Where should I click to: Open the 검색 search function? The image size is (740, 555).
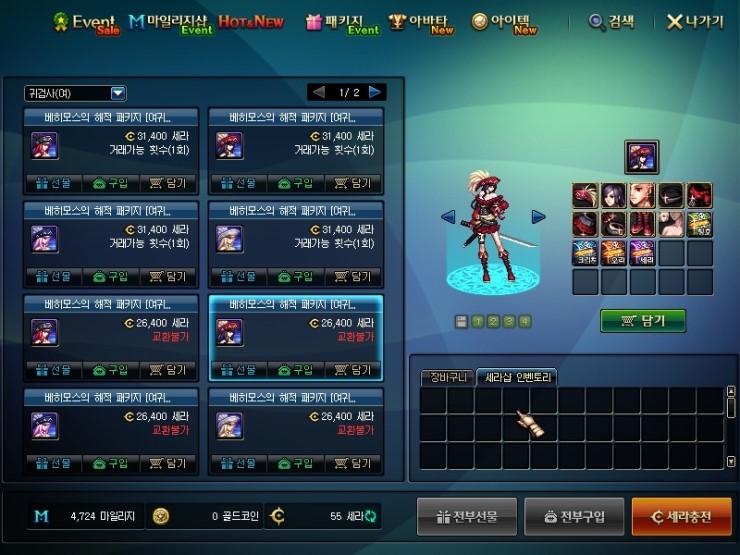pyautogui.click(x=613, y=21)
